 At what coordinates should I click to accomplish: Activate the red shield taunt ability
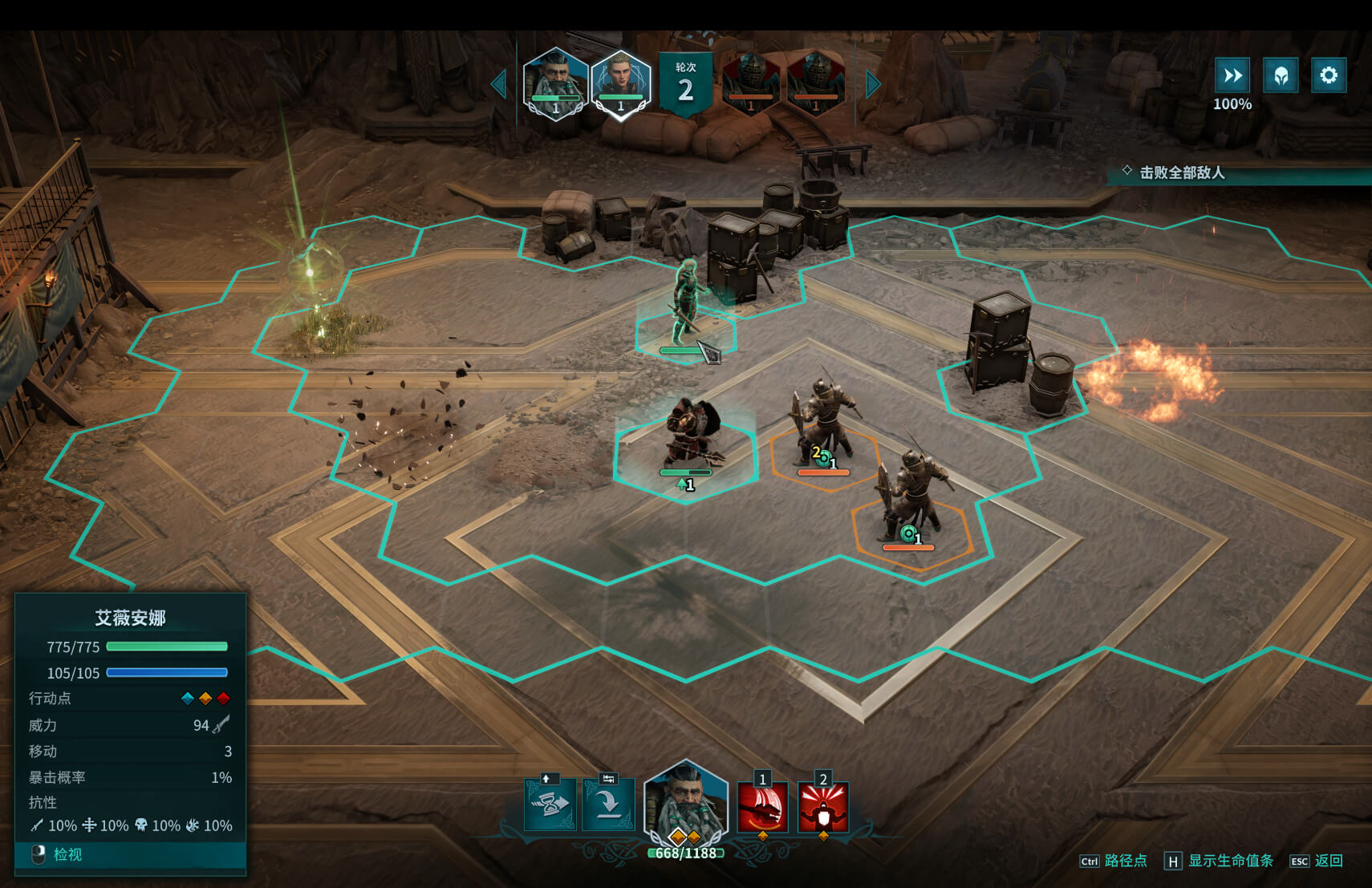pyautogui.click(x=823, y=807)
